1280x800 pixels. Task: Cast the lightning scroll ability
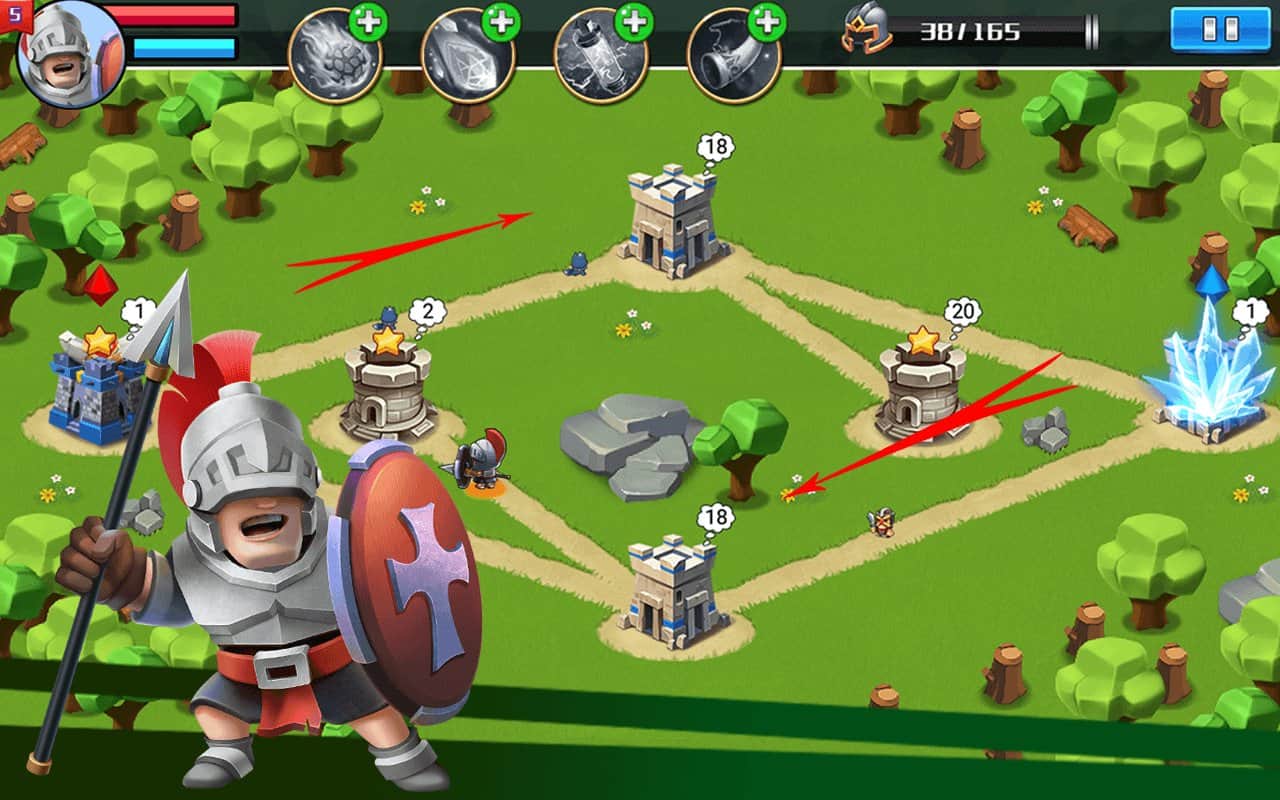click(x=600, y=56)
